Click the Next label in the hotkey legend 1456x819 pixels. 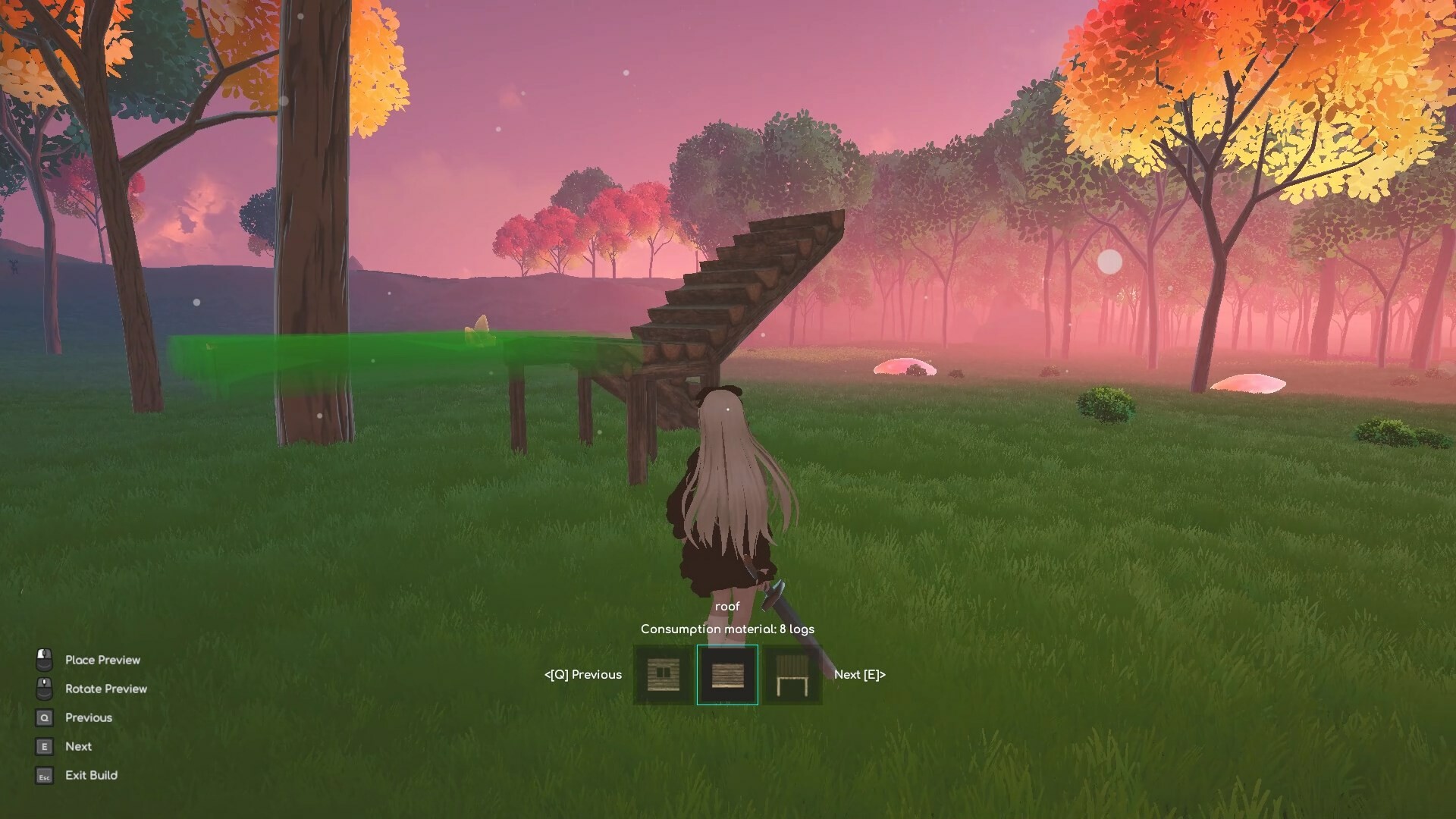(x=77, y=745)
